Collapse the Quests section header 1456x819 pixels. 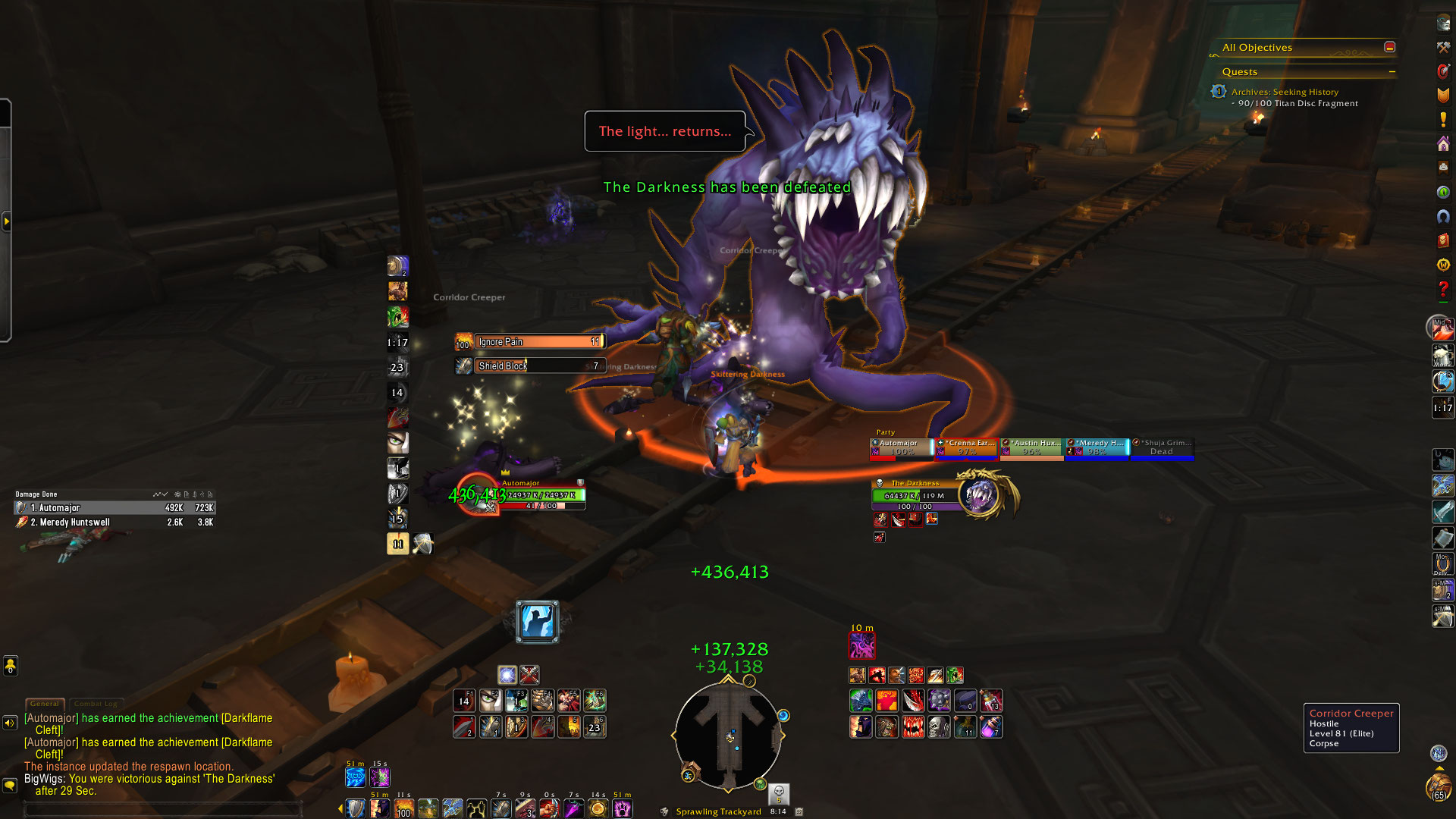[x=1392, y=72]
